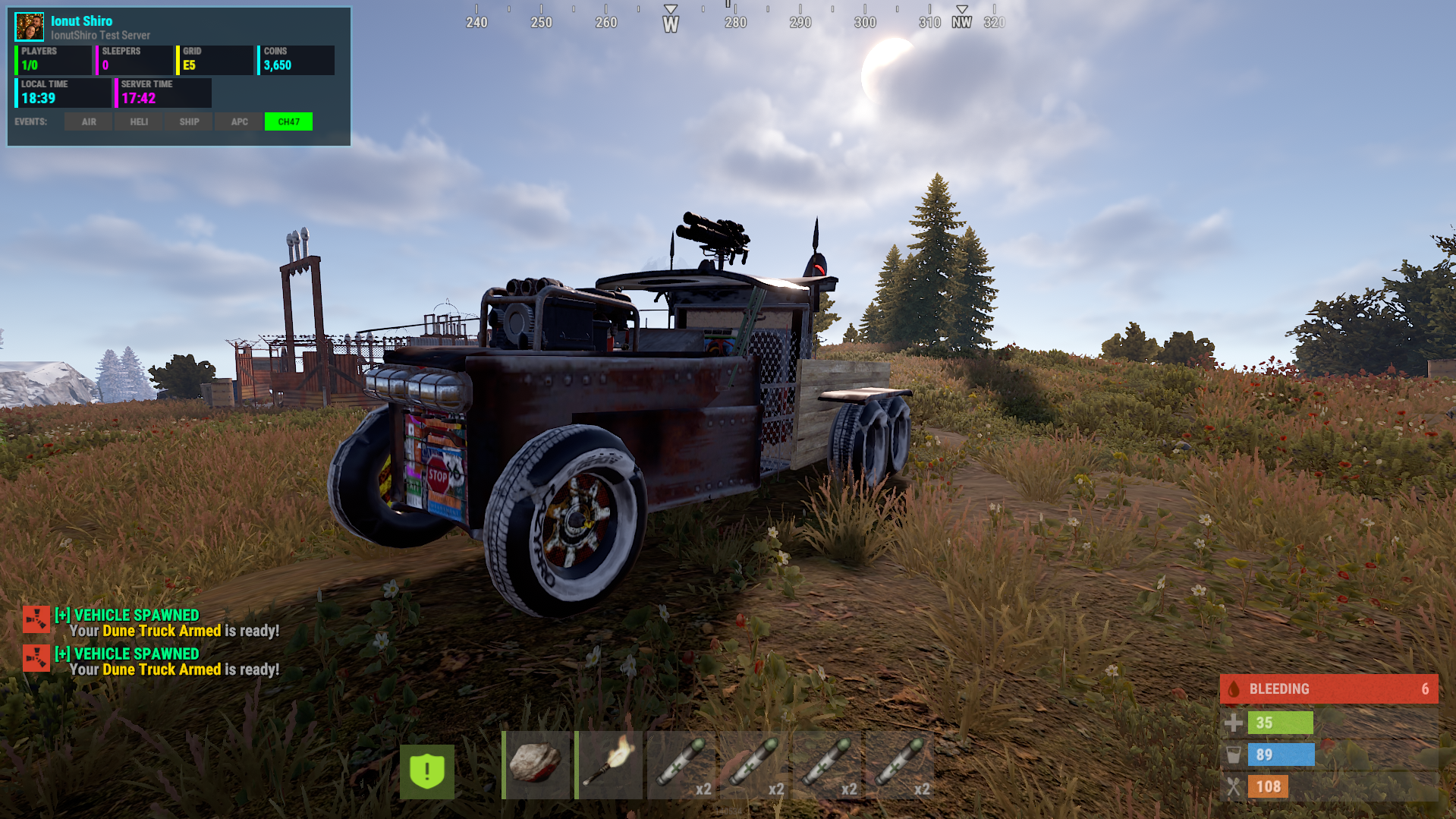Choose the SHIP event button
The height and width of the screenshot is (819, 1456).
[x=189, y=121]
